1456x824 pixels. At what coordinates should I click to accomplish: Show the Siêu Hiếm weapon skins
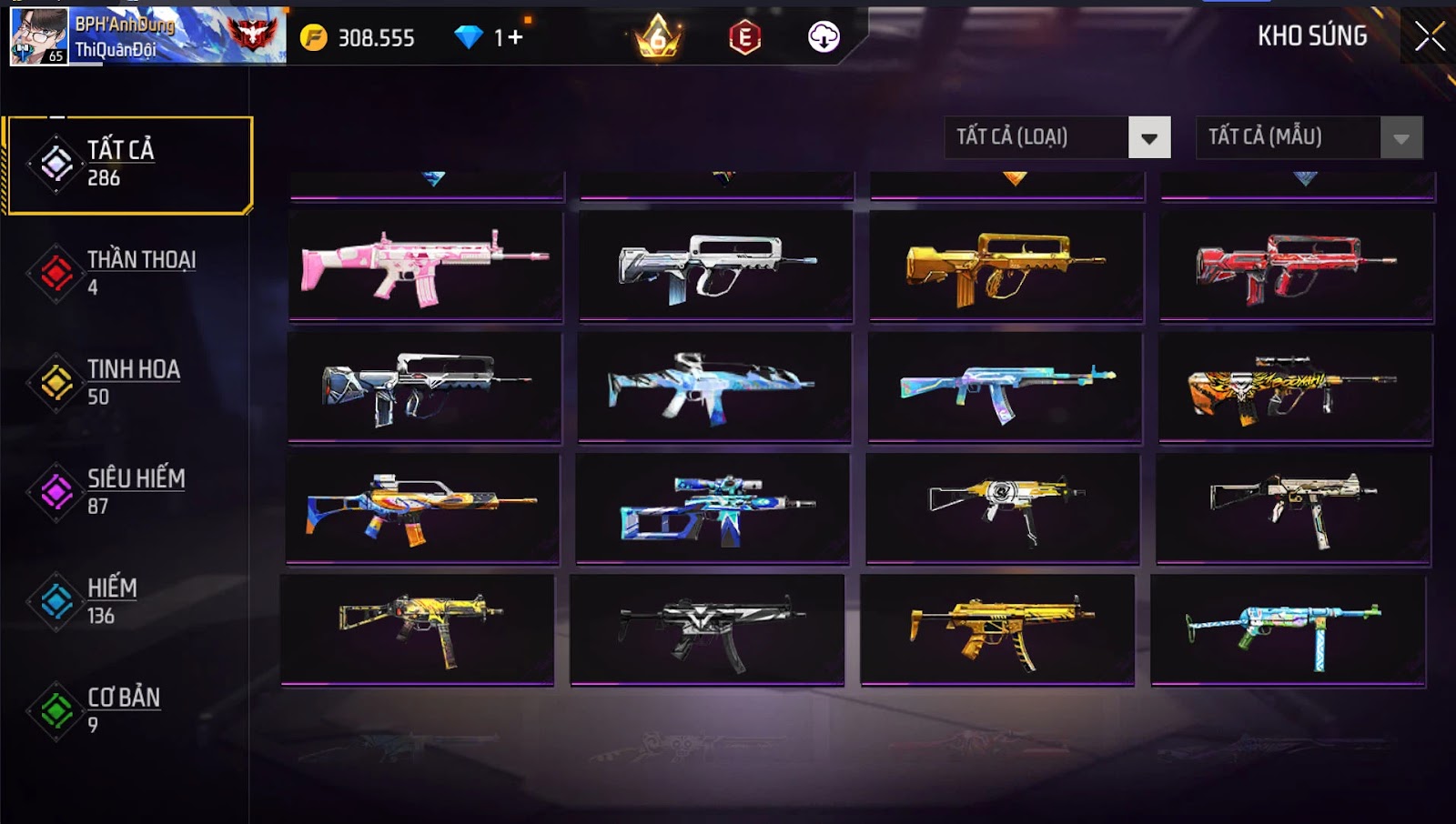(x=127, y=492)
